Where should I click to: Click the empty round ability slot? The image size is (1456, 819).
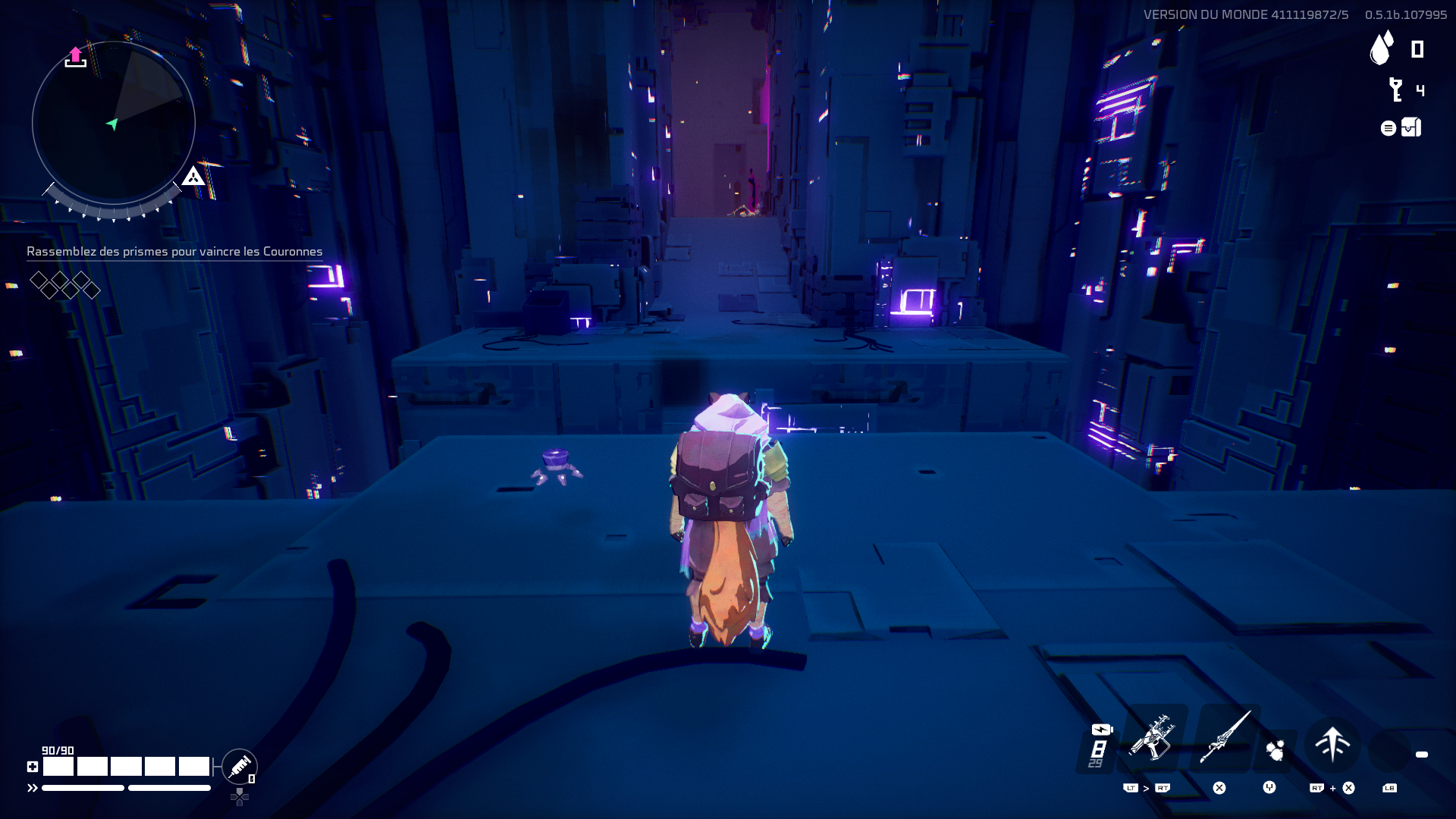tap(1389, 751)
